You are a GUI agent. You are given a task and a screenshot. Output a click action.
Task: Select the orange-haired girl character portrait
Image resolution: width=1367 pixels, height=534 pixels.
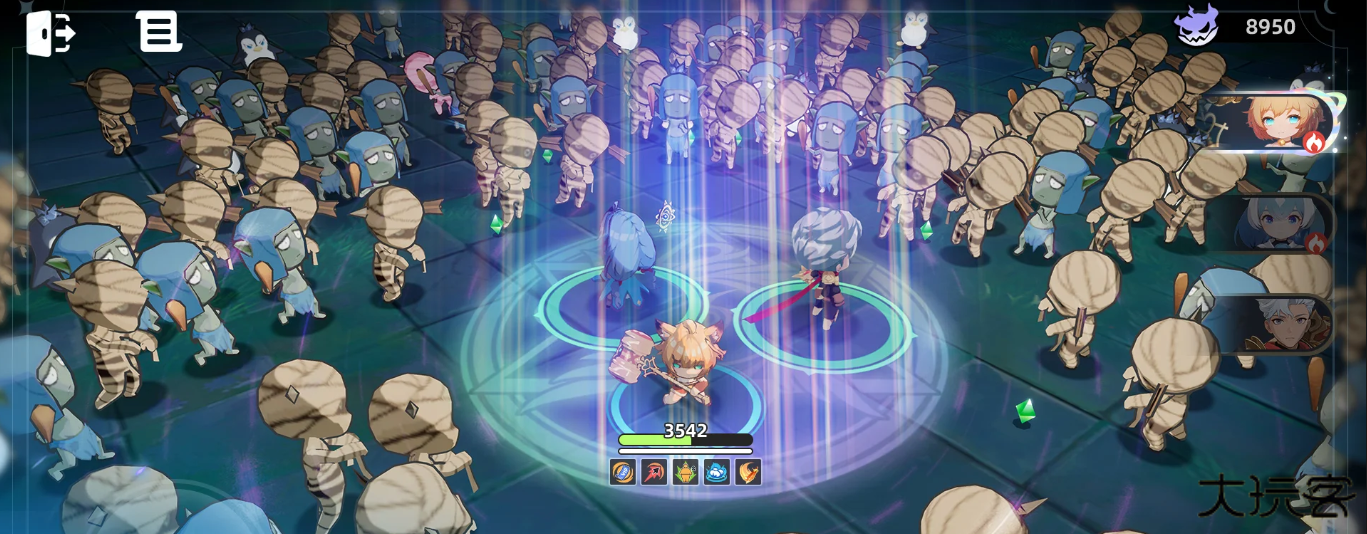(1277, 124)
